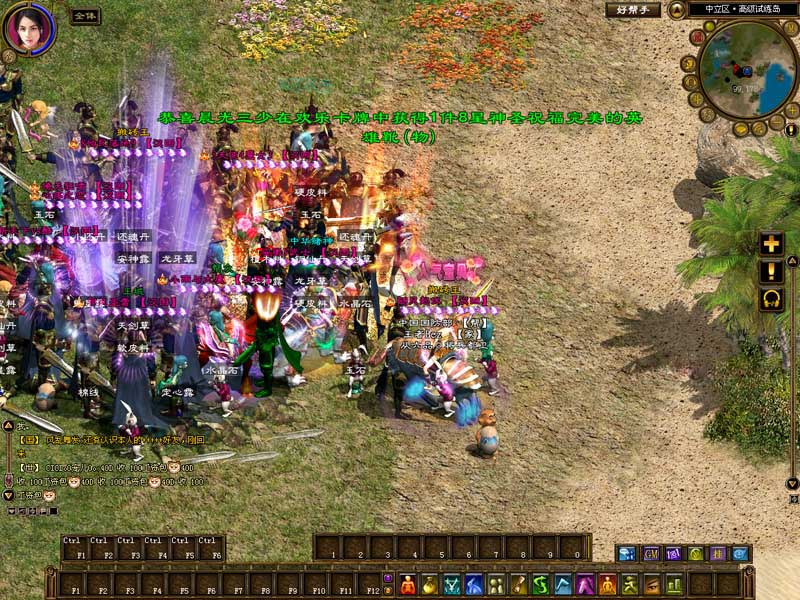Click the yellow plus button
800x600 pixels.
point(771,244)
